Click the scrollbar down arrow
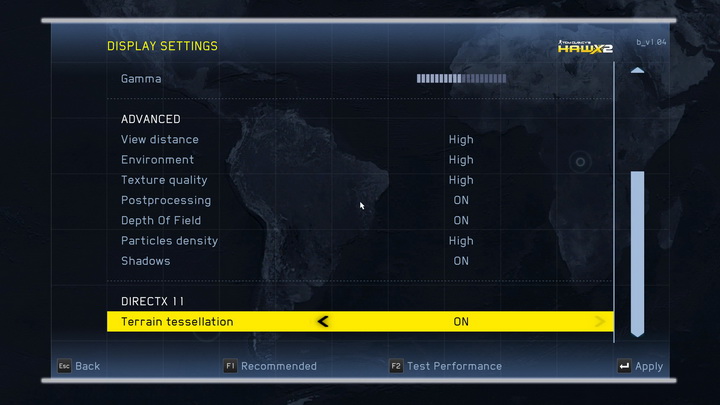The height and width of the screenshot is (405, 720). click(637, 331)
